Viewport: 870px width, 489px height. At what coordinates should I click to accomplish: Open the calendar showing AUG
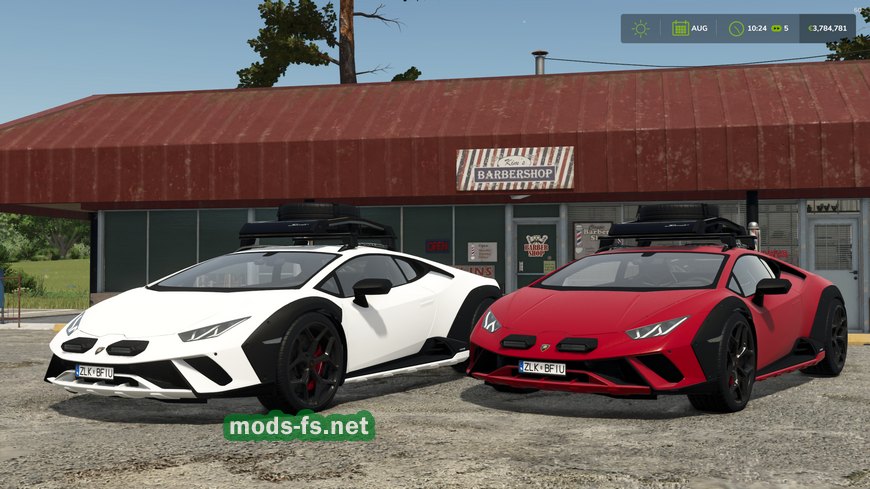coord(680,28)
